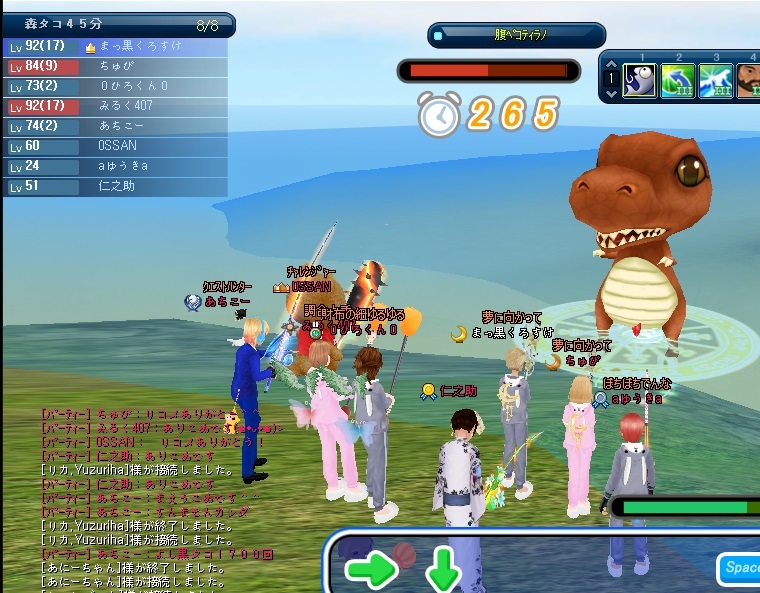Switch skill bar page down

611,94
